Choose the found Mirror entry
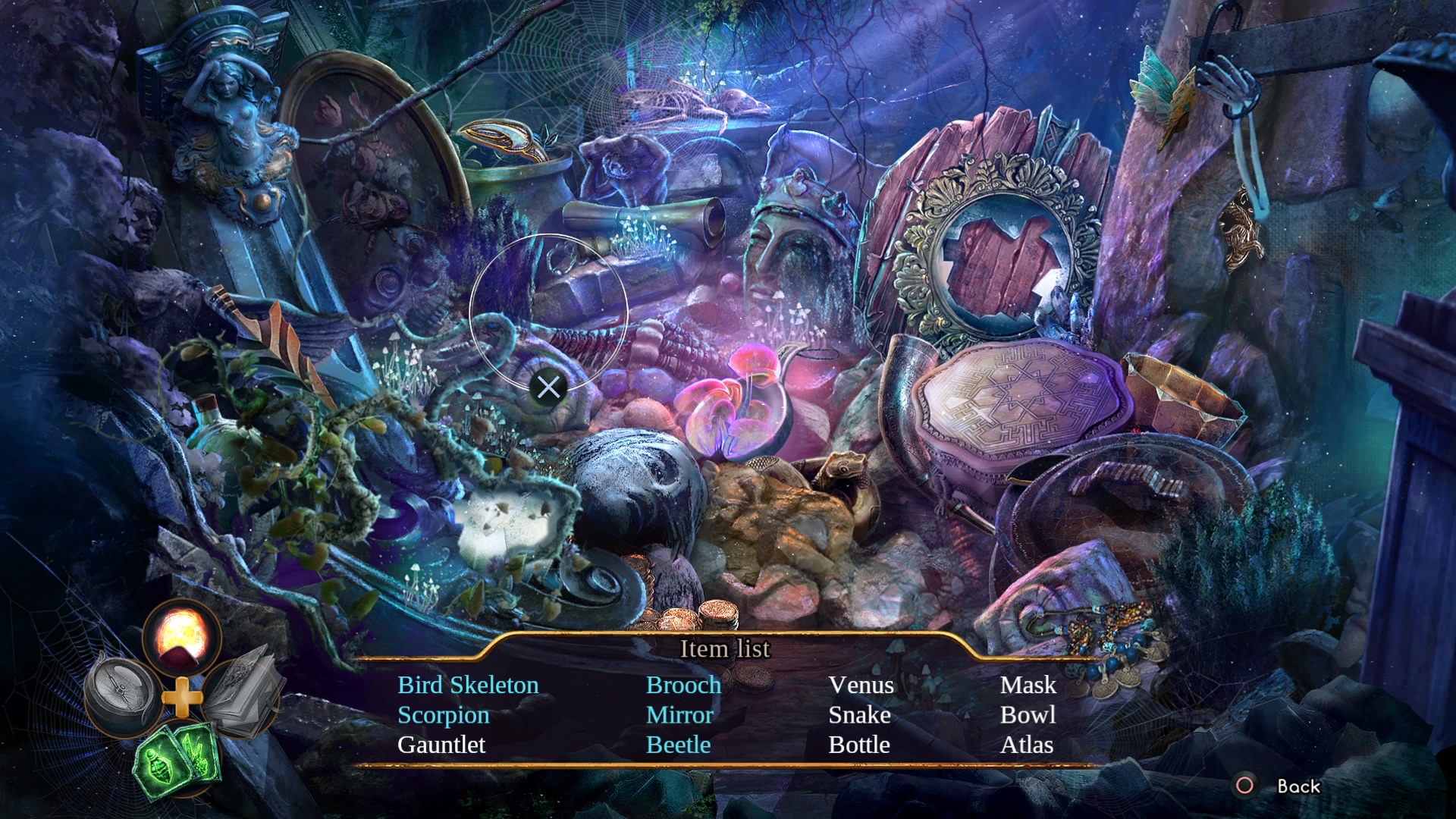Screen dimensions: 1456x819 click(679, 715)
